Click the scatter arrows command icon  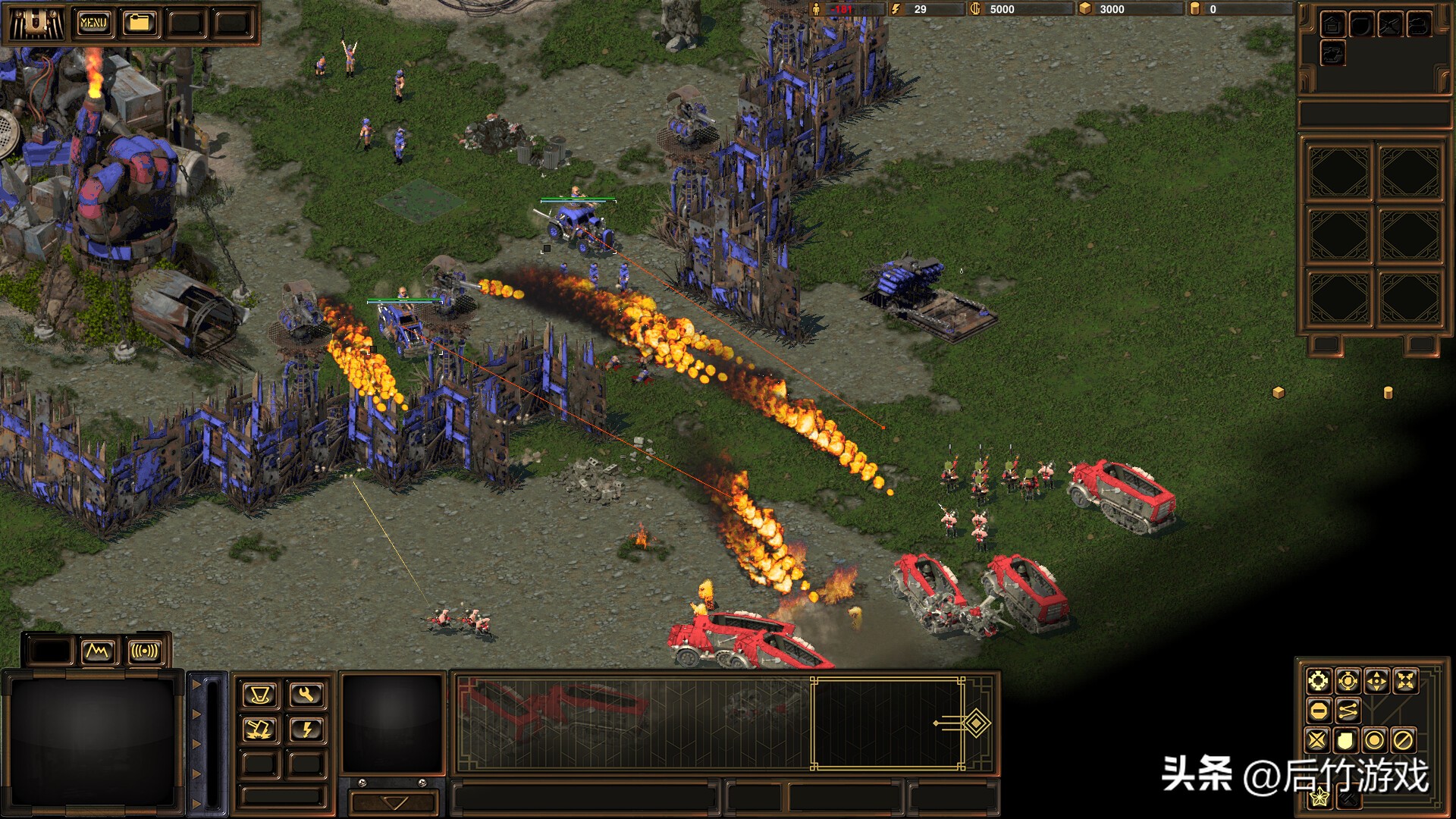(x=1405, y=680)
